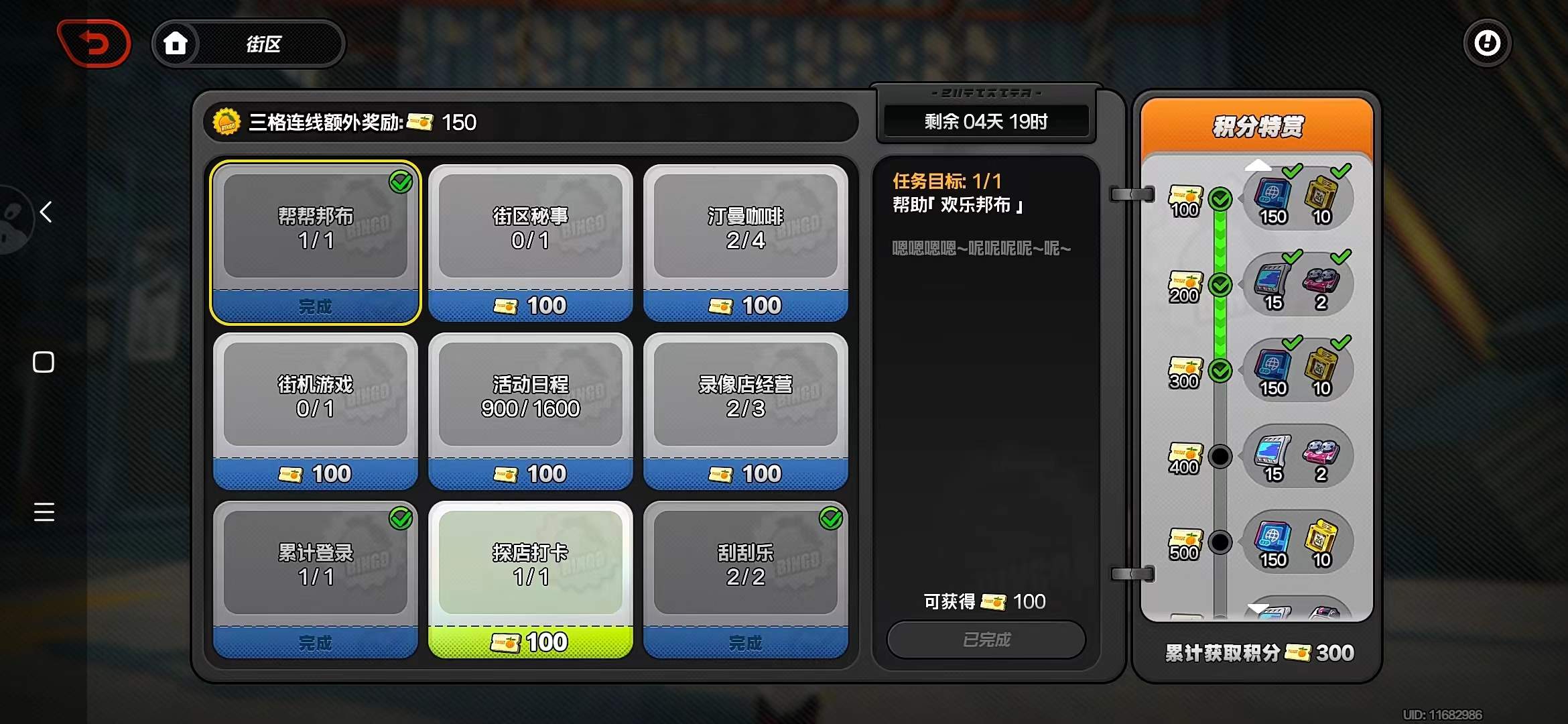Viewport: 1568px width, 724px height.
Task: Select the 街区 breadcrumb tab
Action: click(x=264, y=43)
